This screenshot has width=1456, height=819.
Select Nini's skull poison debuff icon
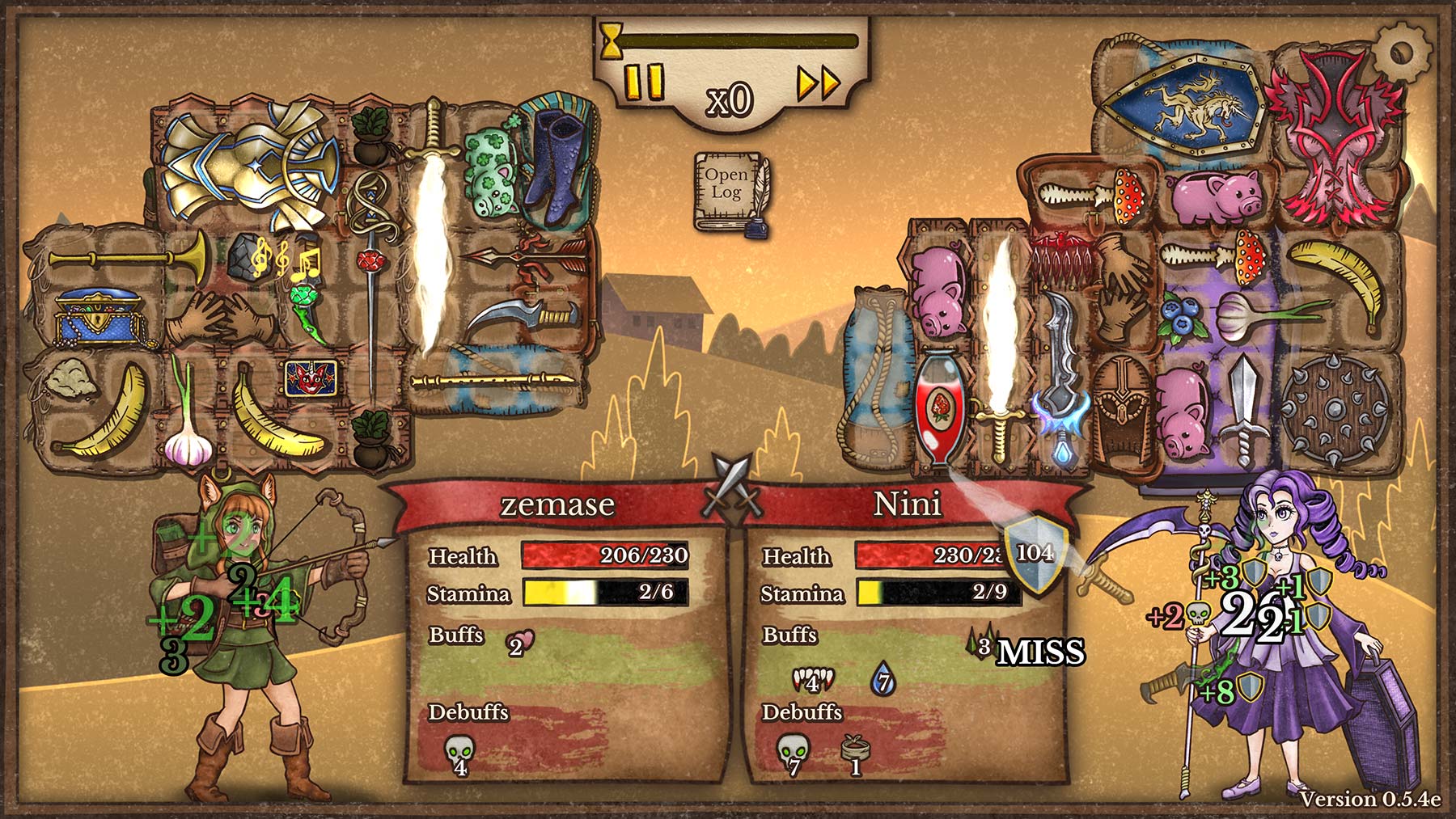click(x=791, y=752)
